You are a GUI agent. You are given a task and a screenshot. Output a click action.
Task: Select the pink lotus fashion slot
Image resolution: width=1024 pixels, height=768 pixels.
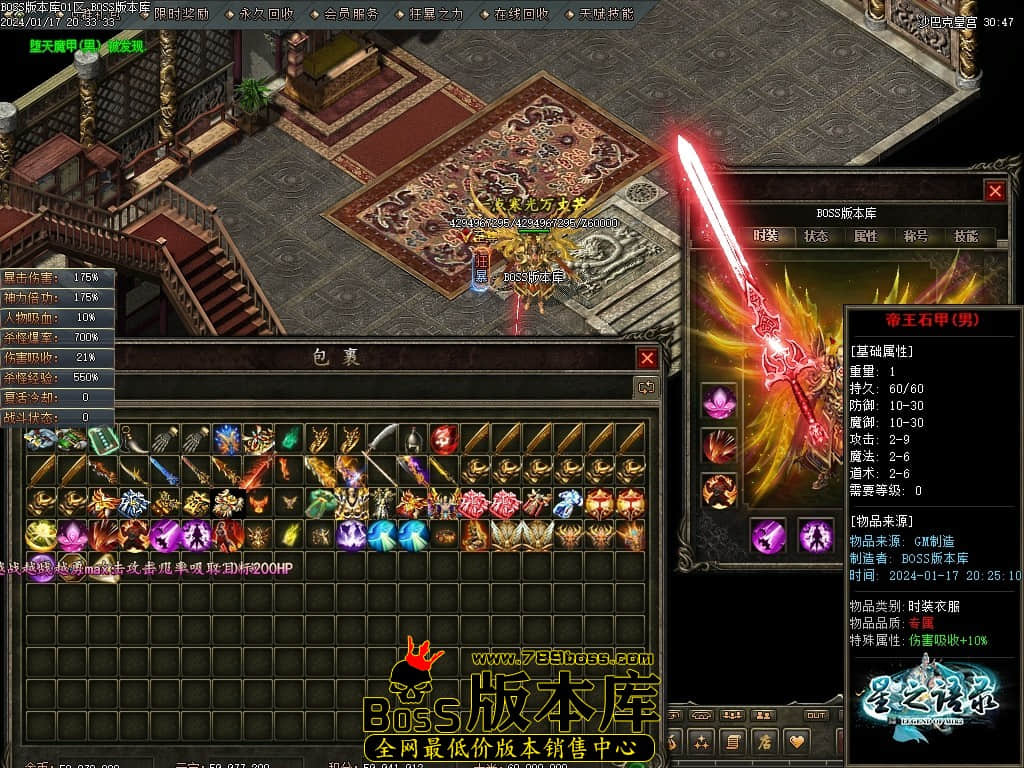pyautogui.click(x=718, y=401)
